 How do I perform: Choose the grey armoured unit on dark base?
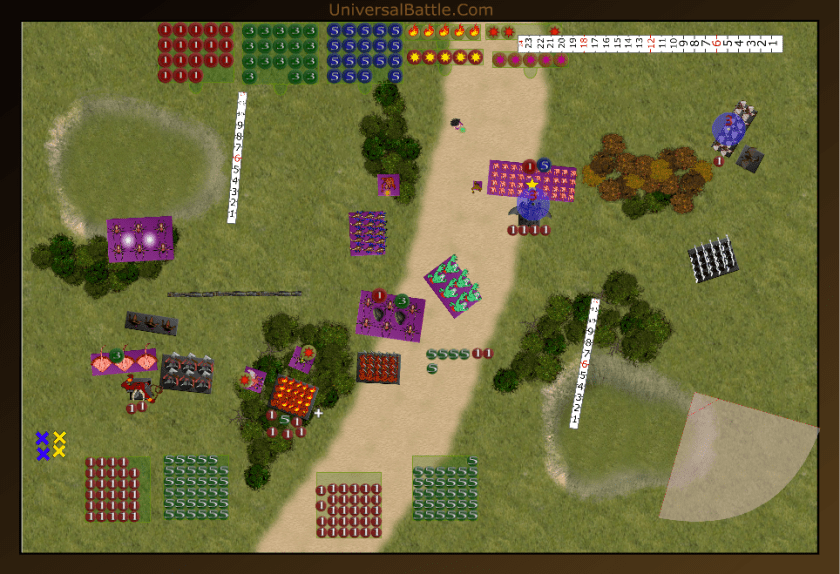point(187,372)
